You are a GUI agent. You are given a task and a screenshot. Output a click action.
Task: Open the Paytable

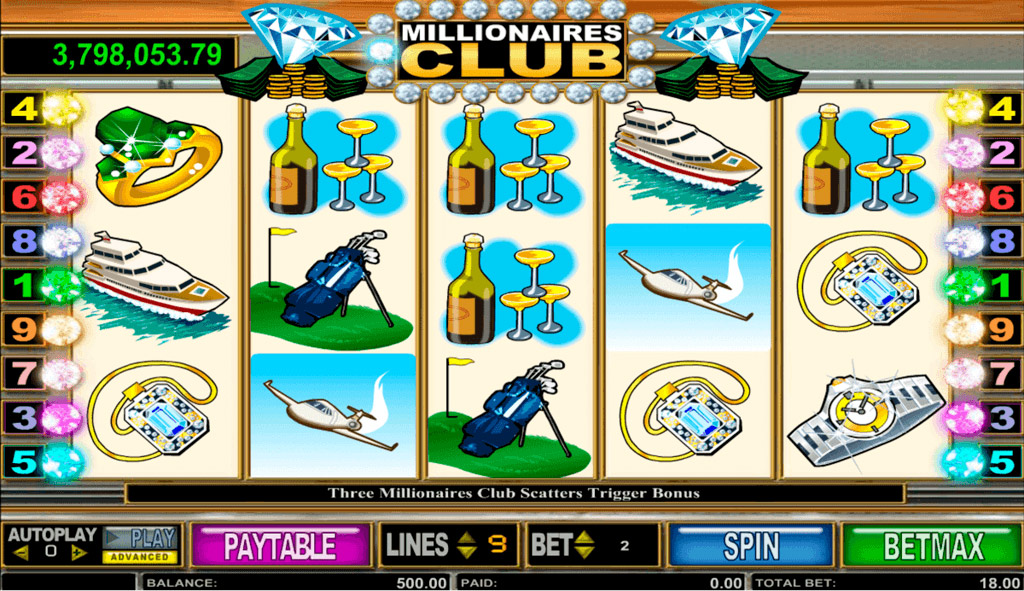(279, 546)
